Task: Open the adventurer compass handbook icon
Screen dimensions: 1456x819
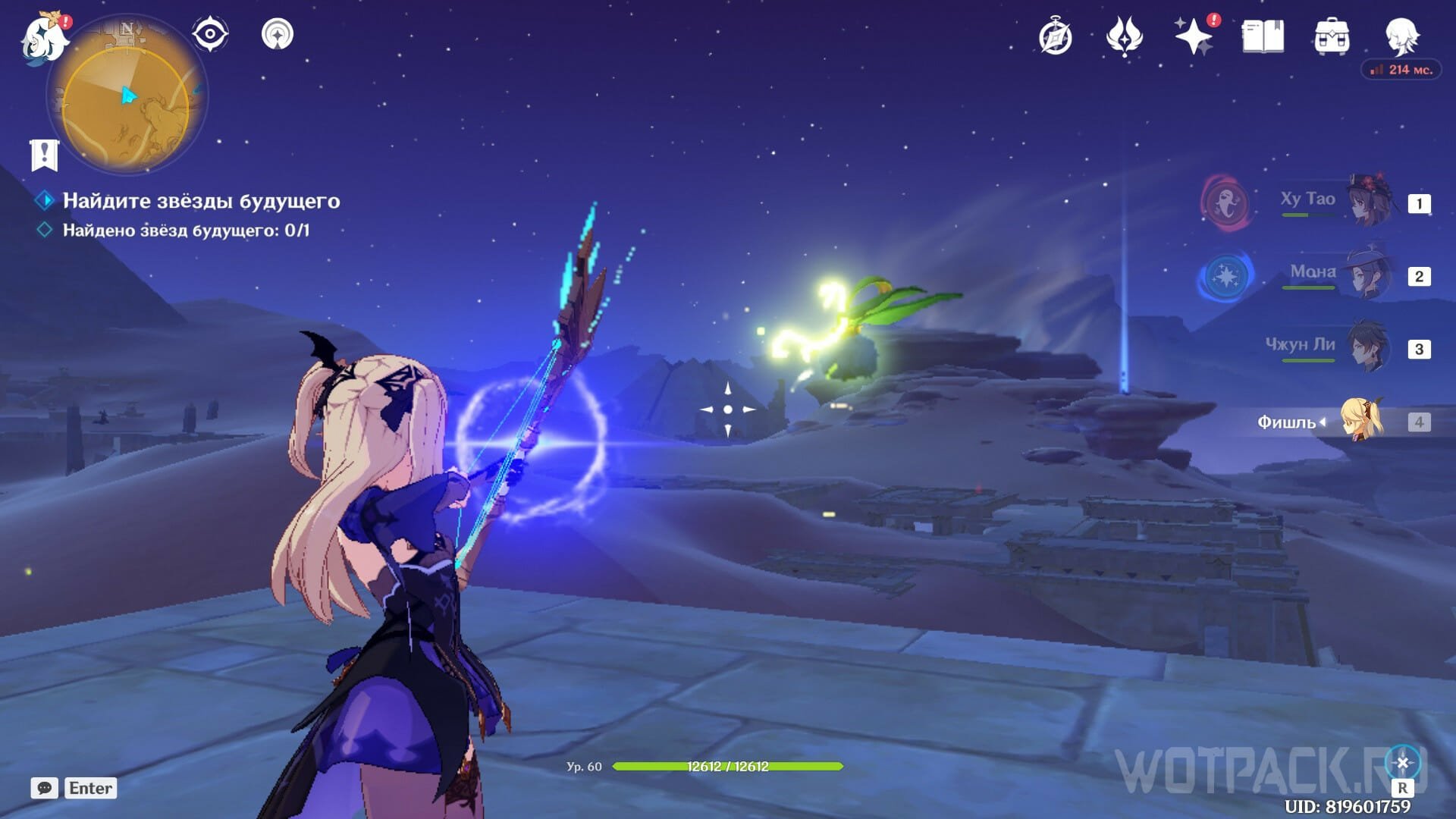Action: pos(1055,36)
